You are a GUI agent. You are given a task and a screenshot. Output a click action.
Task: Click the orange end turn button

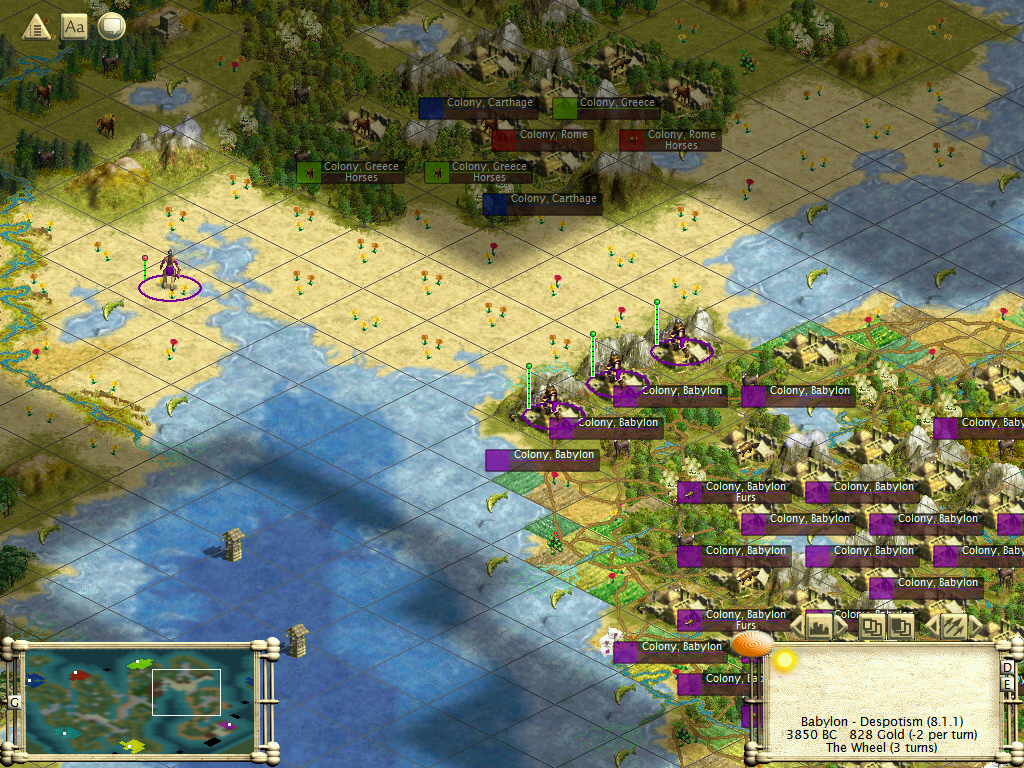(751, 645)
